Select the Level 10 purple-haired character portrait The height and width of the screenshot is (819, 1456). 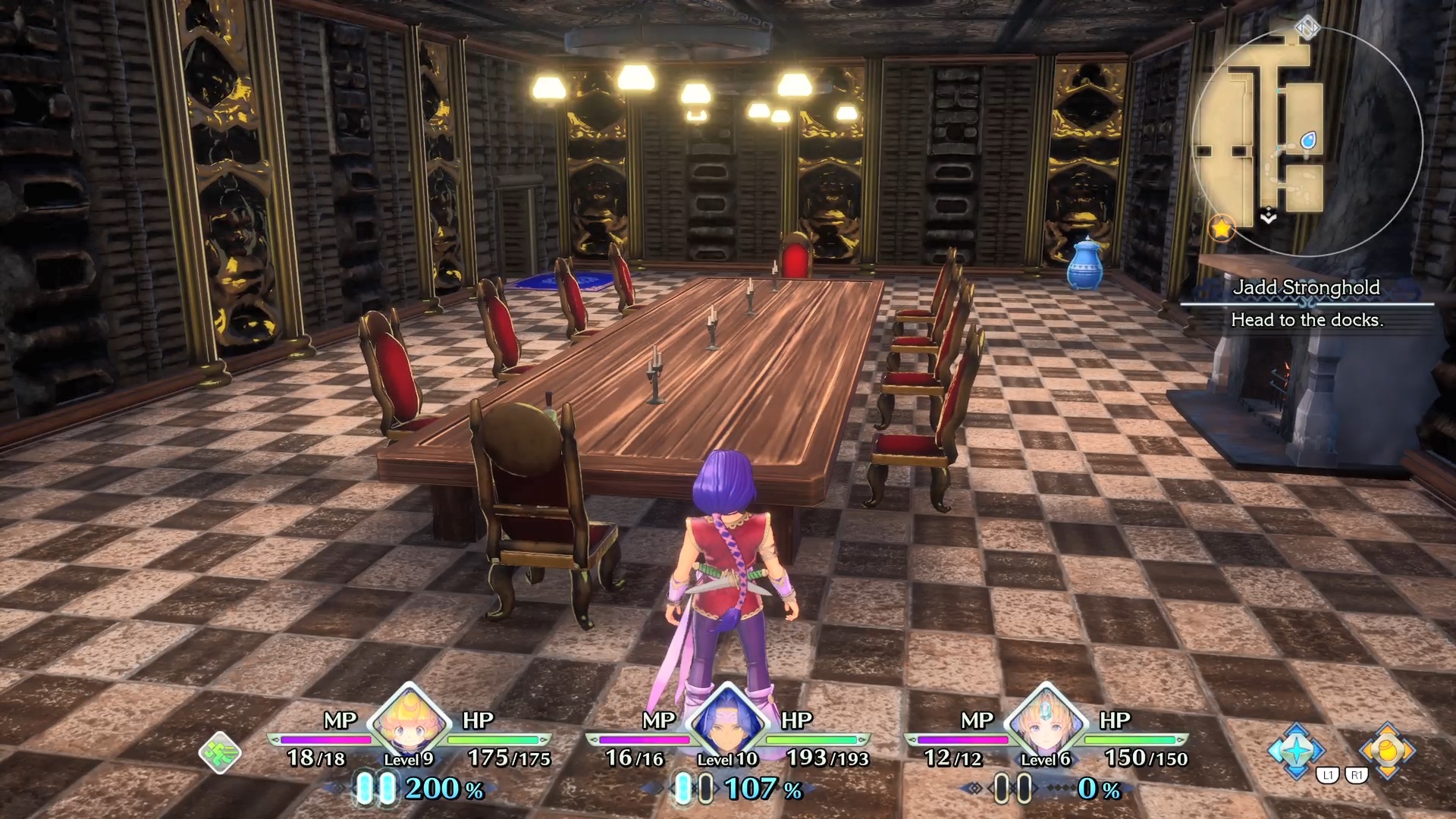[x=727, y=722]
